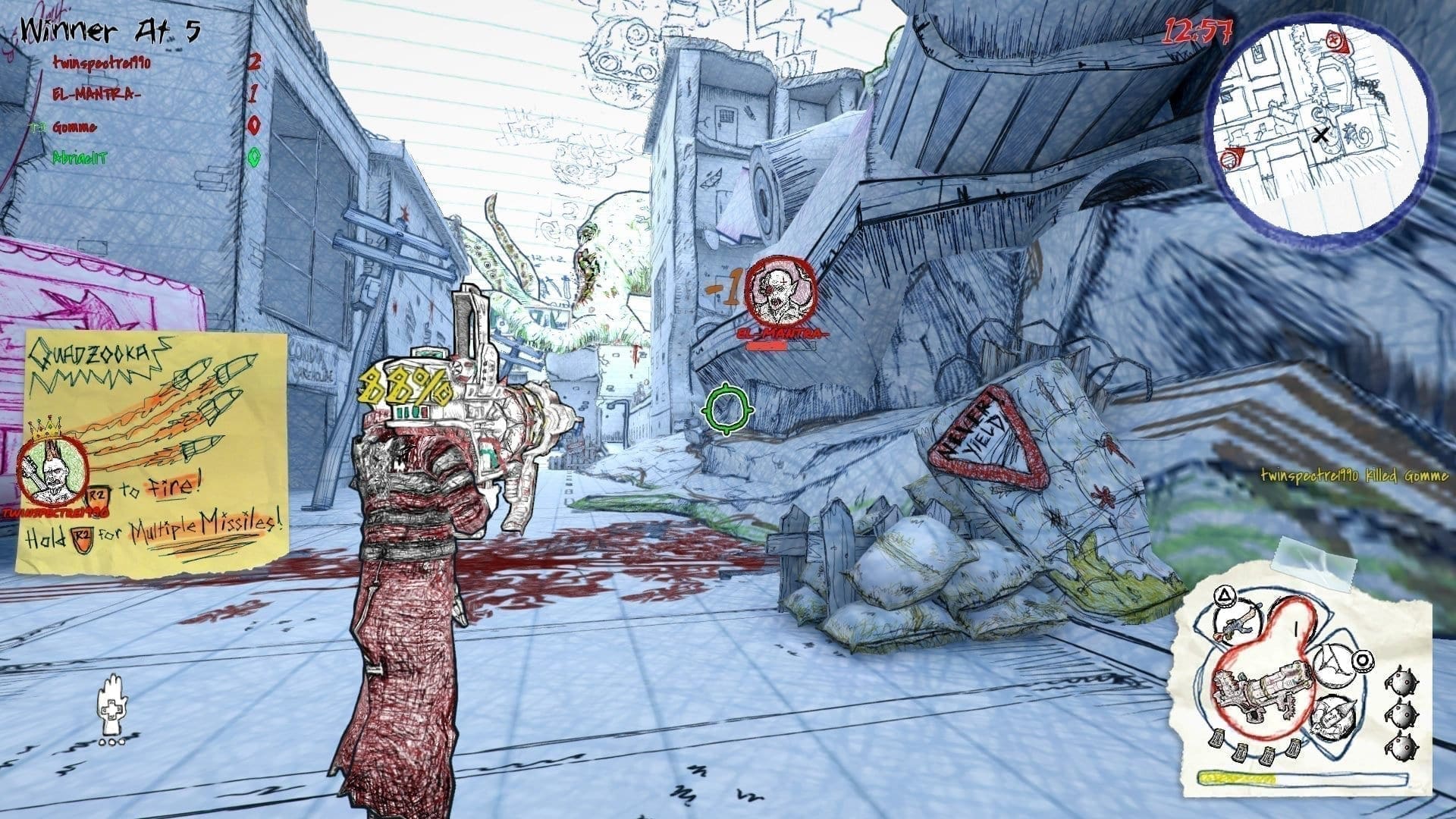Click the EL_MANTRA- enemy portrait marker
Screen dimensions: 1456x819
780,291
